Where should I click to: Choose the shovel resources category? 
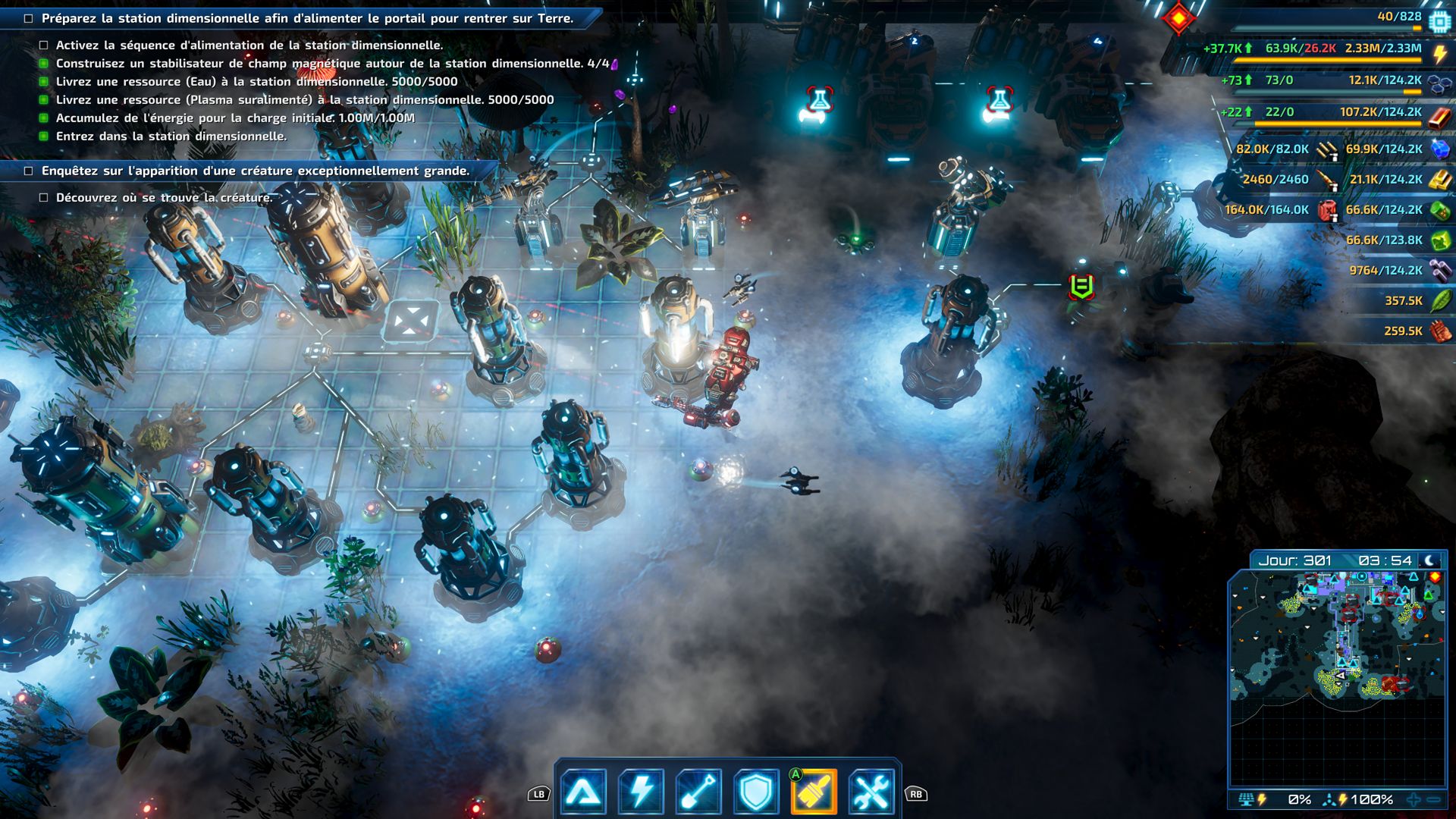(x=698, y=792)
